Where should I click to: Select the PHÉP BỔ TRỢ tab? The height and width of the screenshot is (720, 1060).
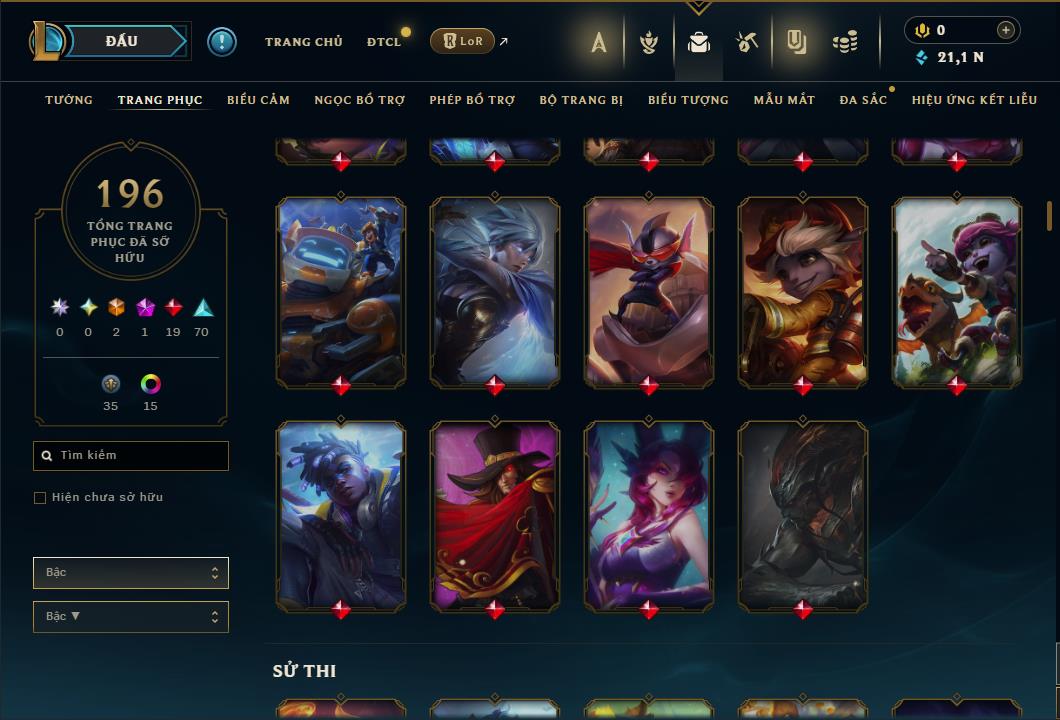(472, 100)
